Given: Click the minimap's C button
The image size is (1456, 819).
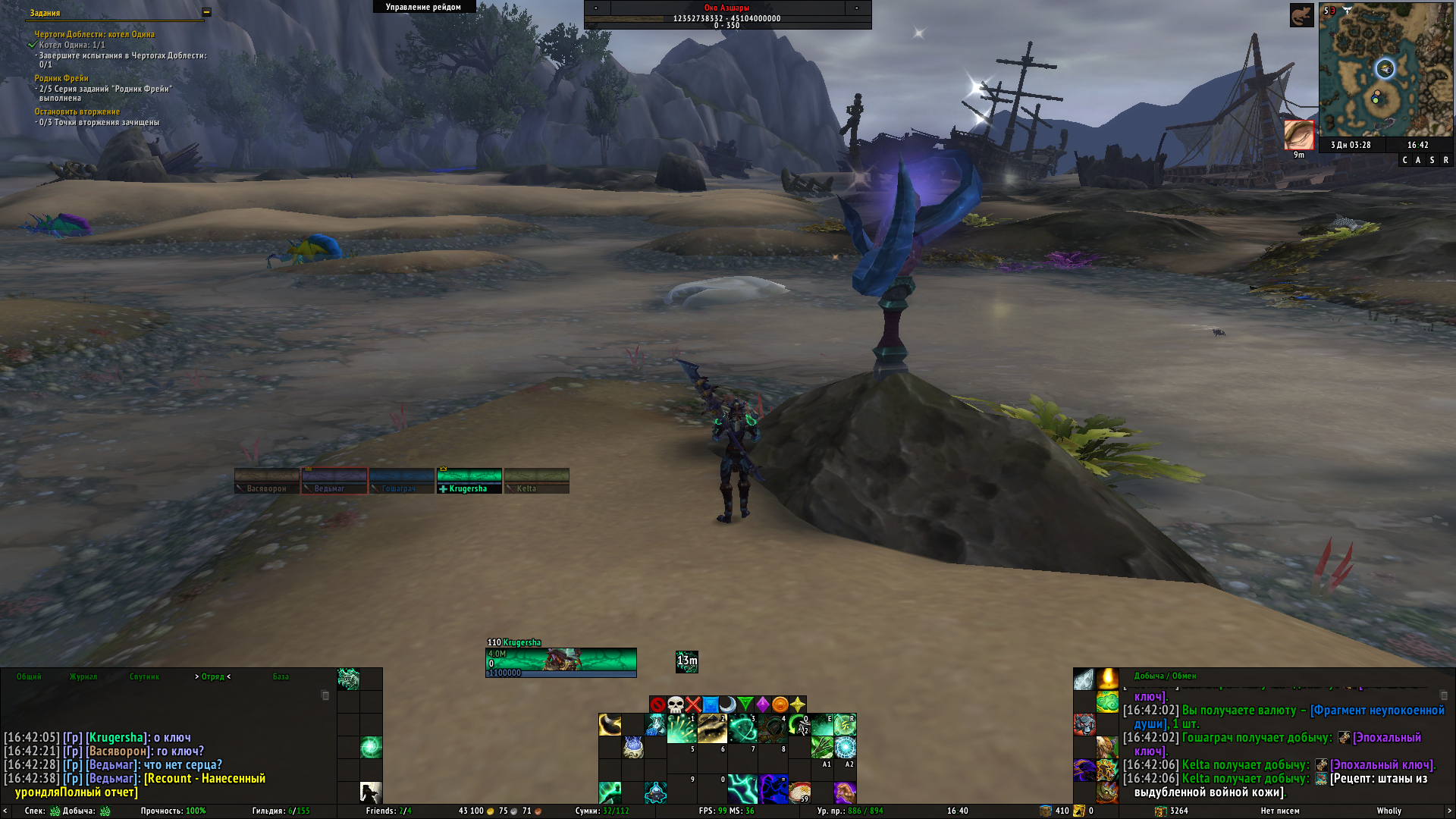Looking at the screenshot, I should pyautogui.click(x=1404, y=160).
